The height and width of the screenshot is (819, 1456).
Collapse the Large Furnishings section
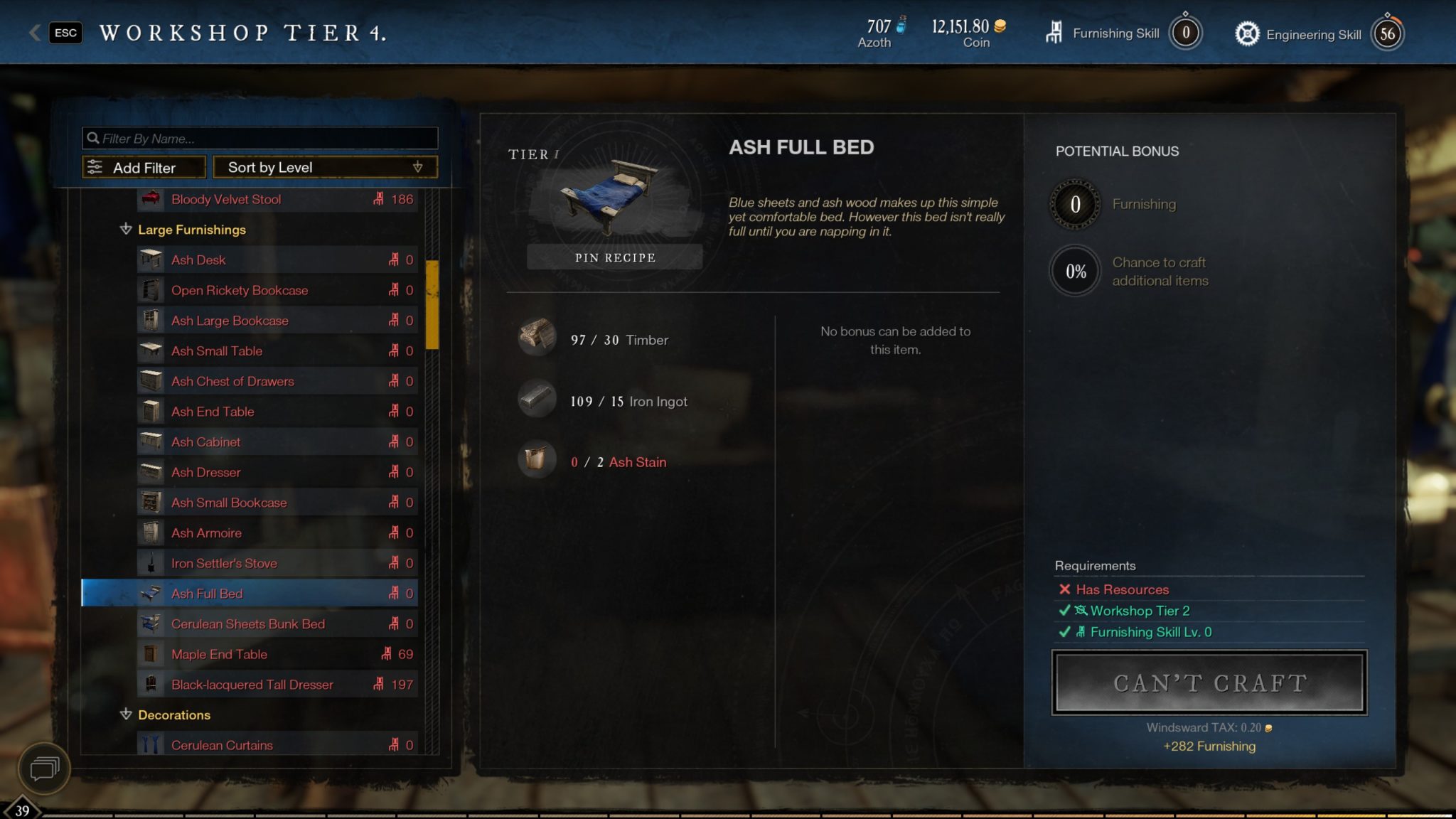point(126,230)
